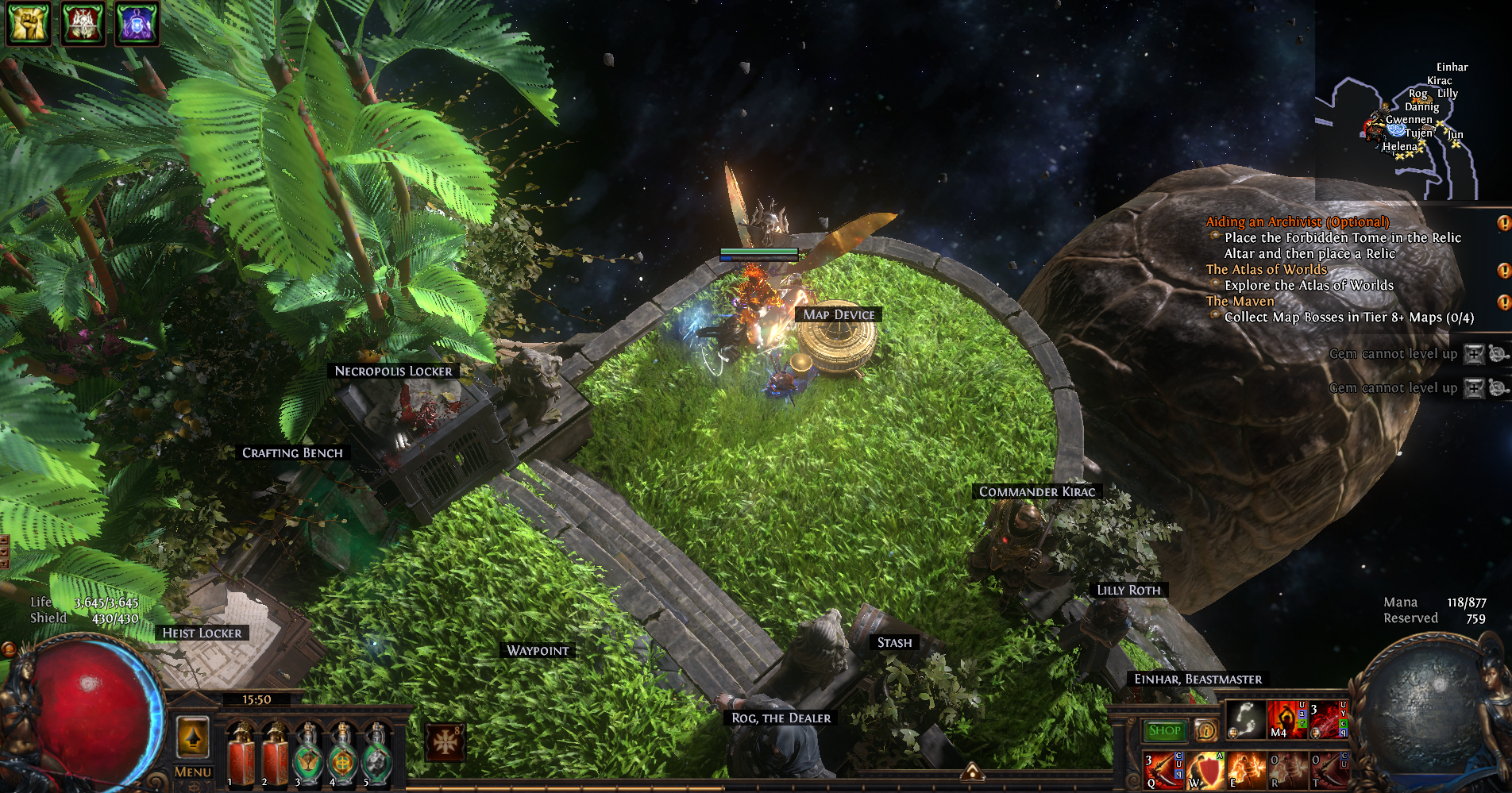Click the orange info speech-bubble button
This screenshot has width=1512, height=793.
(x=1205, y=730)
